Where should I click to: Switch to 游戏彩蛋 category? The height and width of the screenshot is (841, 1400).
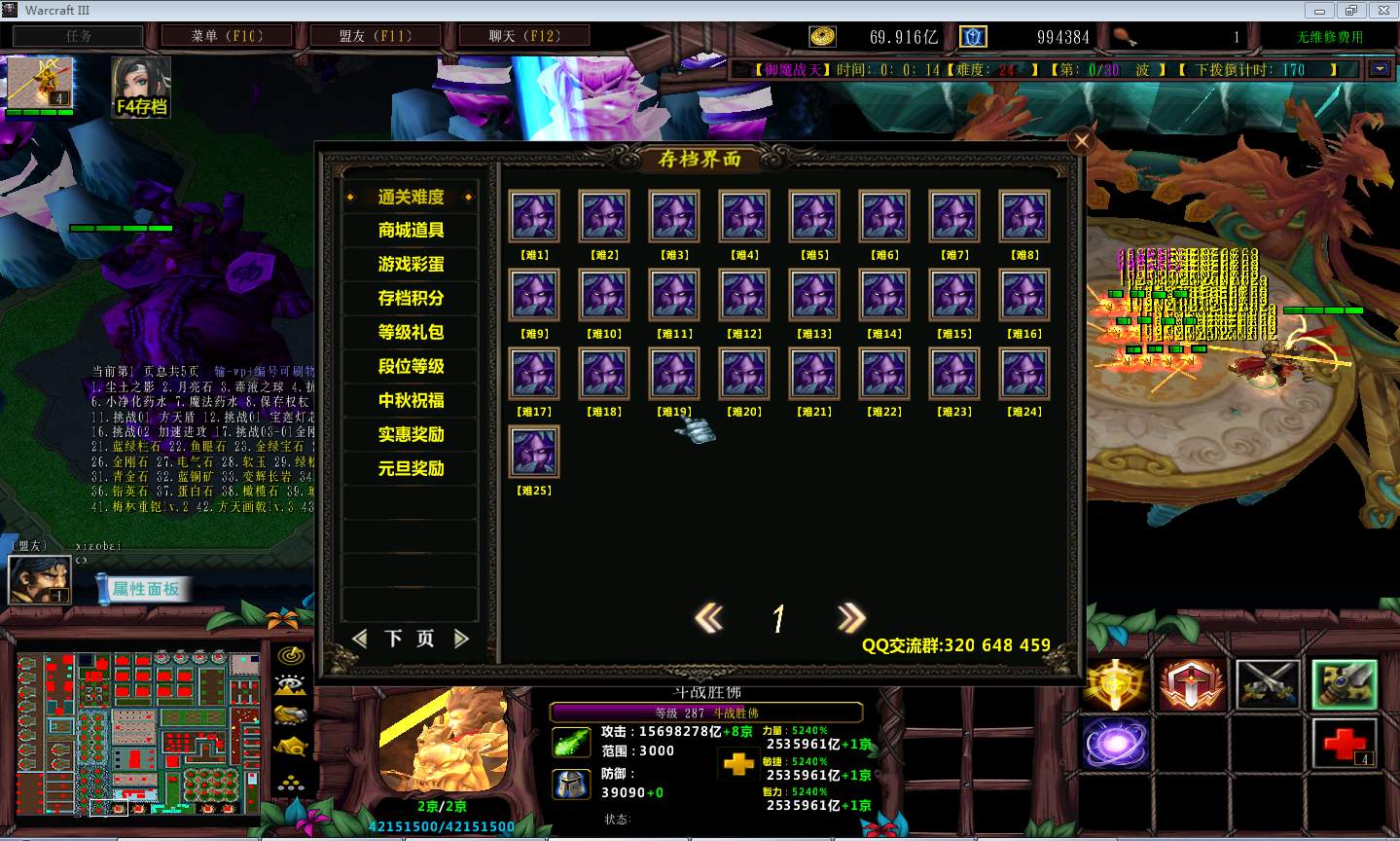pos(411,265)
